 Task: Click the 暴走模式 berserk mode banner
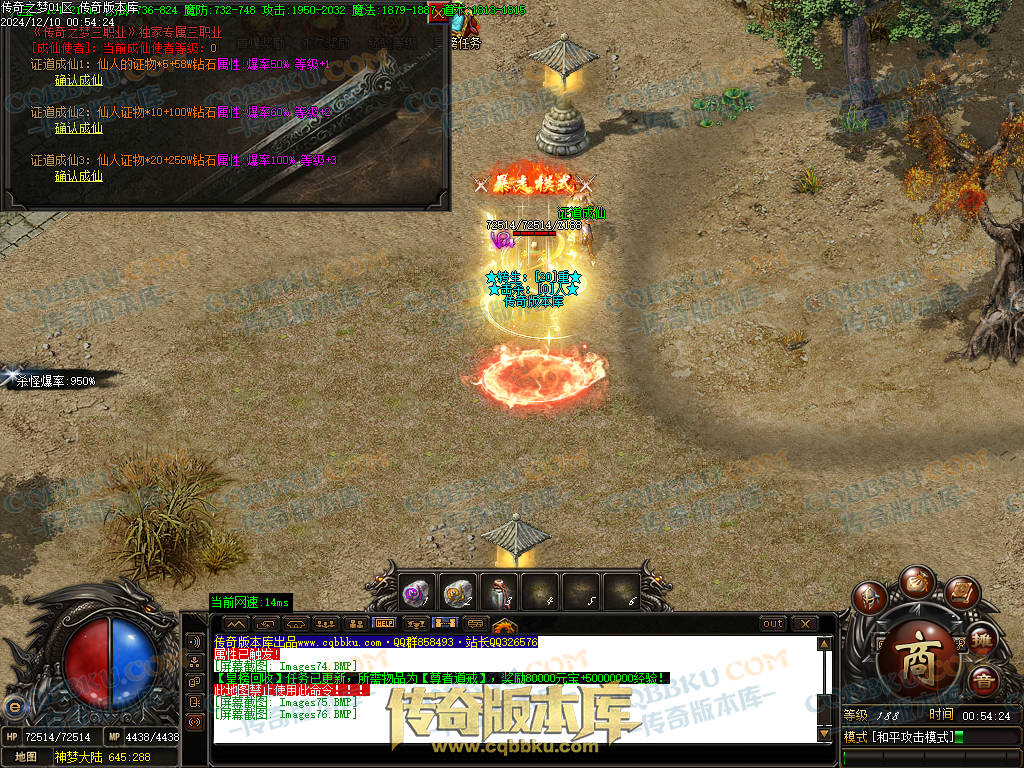coord(534,184)
